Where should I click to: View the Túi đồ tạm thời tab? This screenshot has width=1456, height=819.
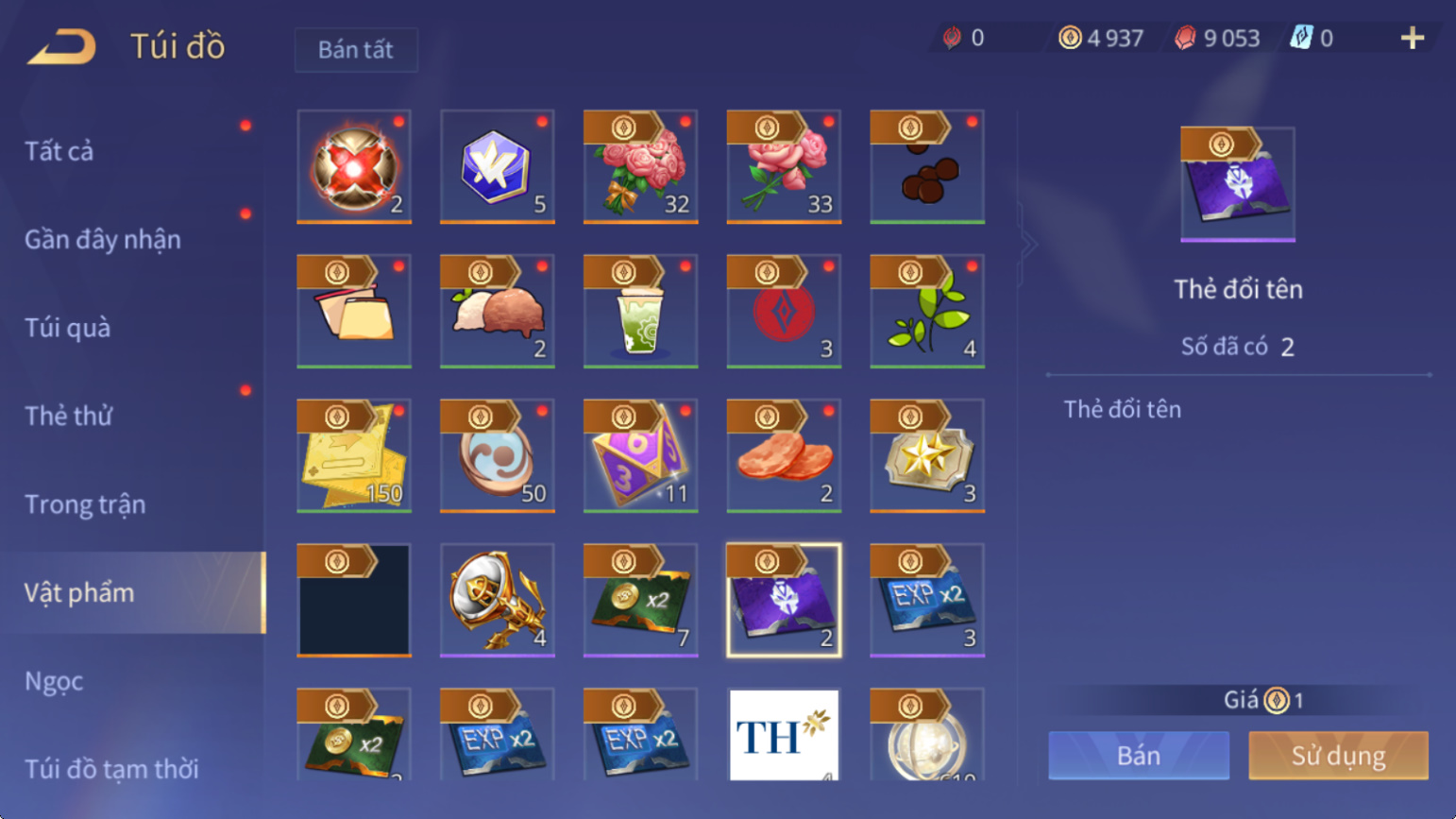click(x=111, y=769)
